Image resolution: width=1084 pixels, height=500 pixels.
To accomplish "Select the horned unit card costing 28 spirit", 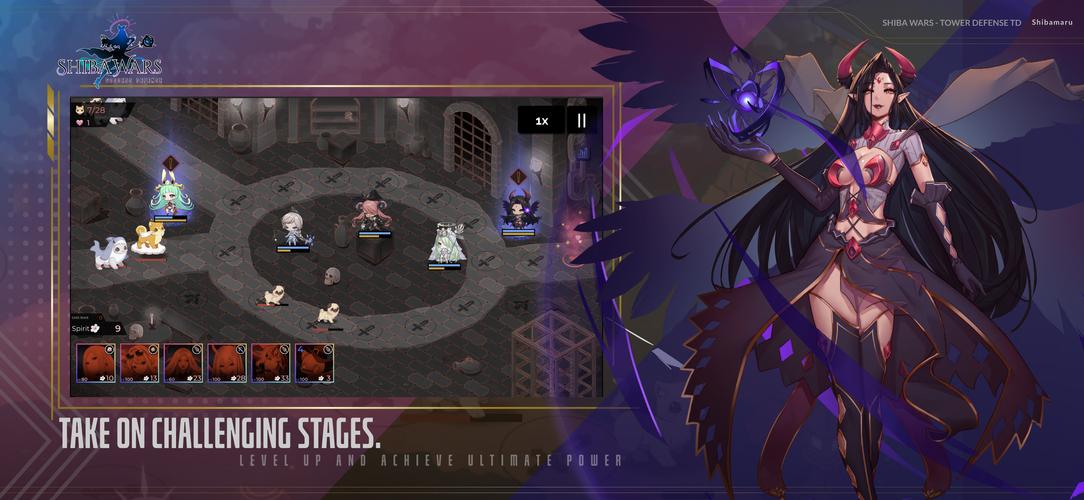I will click(x=227, y=363).
